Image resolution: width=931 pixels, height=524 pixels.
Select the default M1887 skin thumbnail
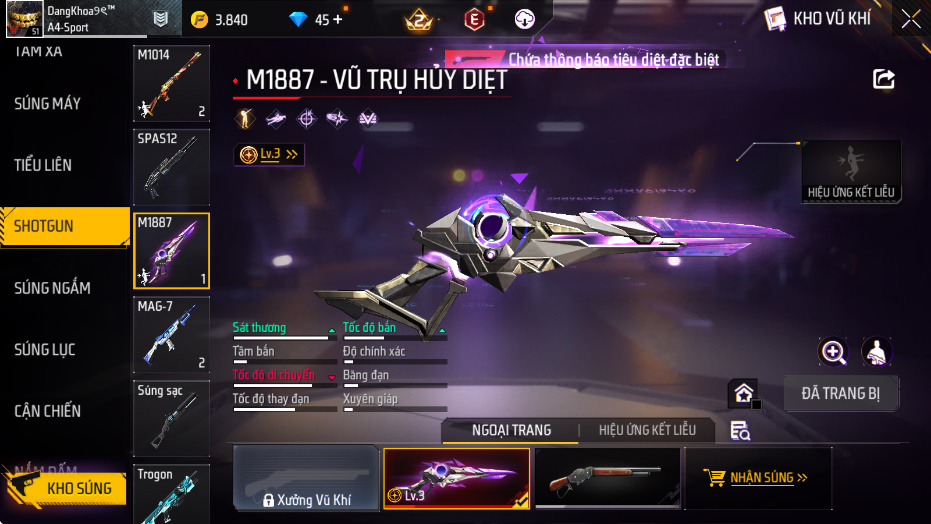[x=607, y=478]
